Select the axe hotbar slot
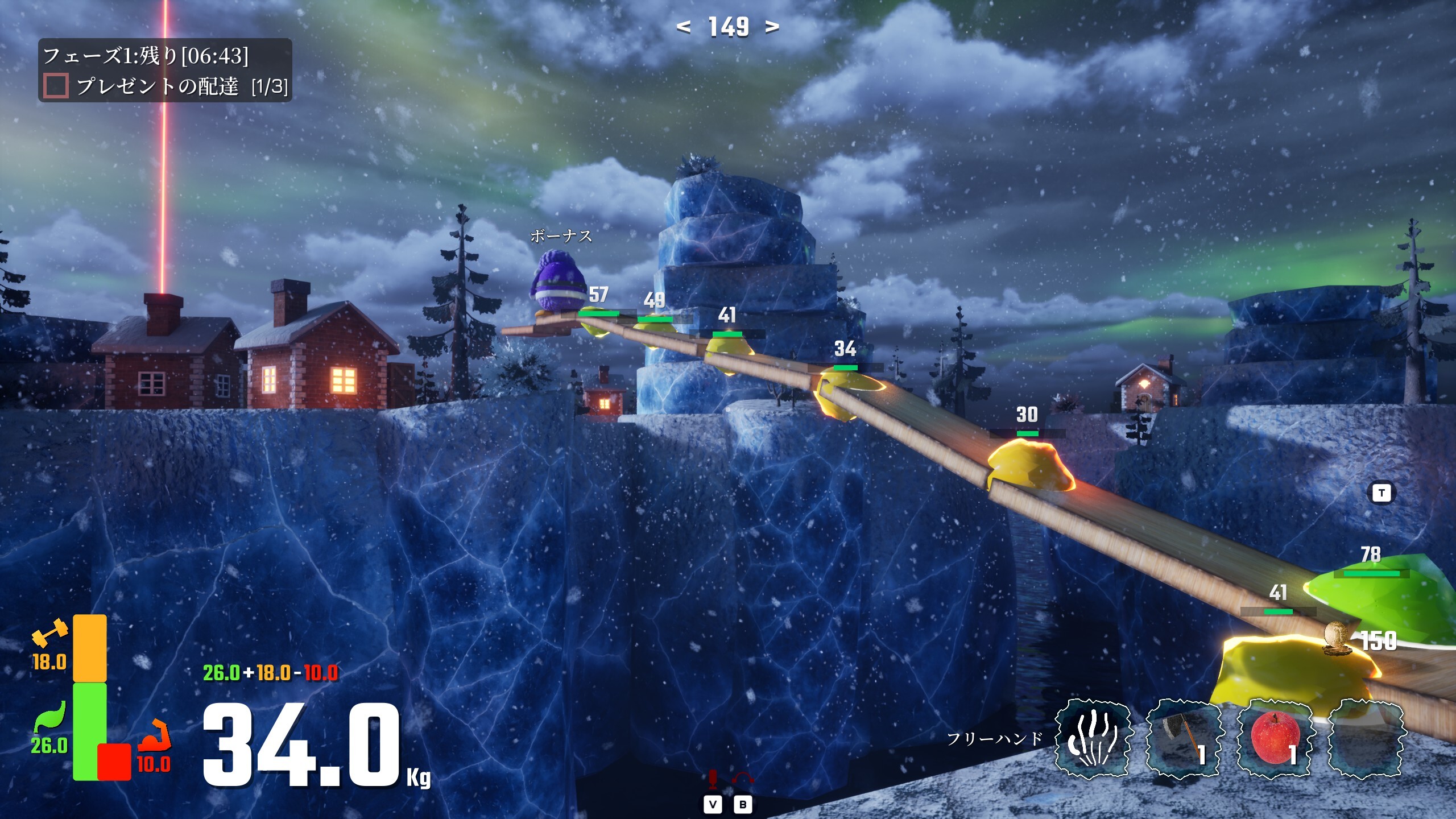1456x819 pixels. tap(1182, 738)
